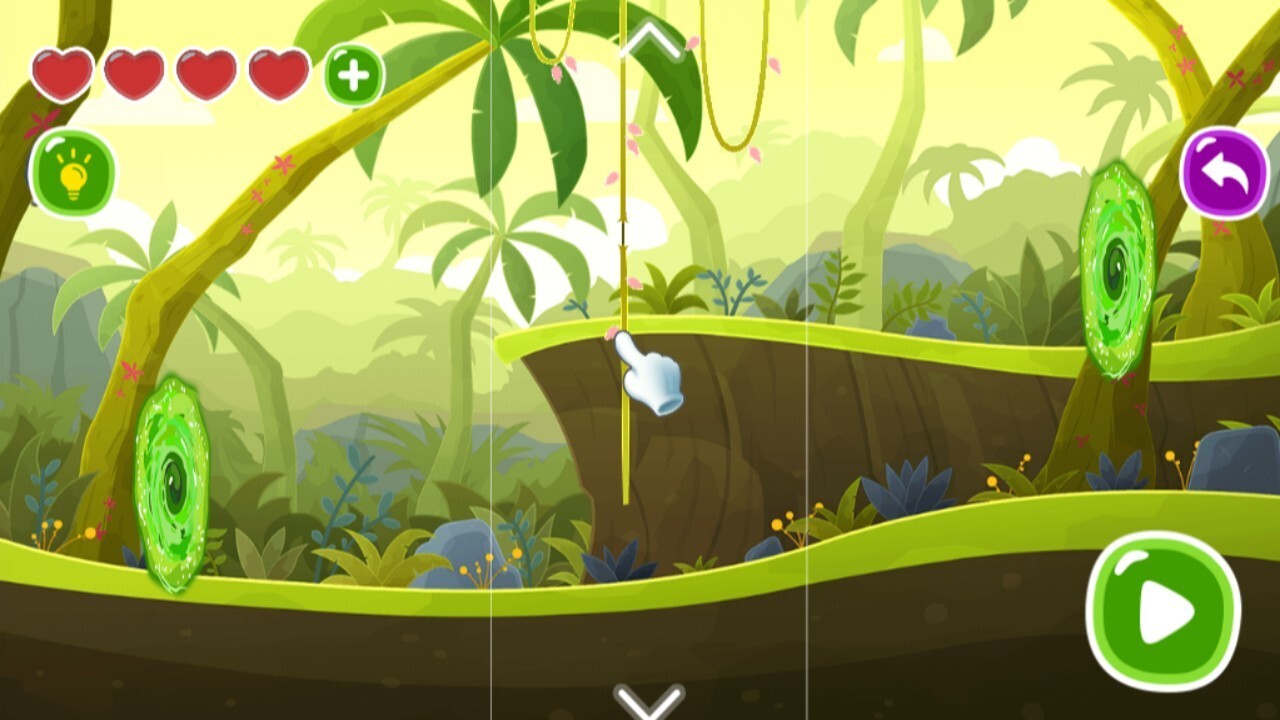Add more lives with the green plus button
Image resolution: width=1280 pixels, height=720 pixels.
click(x=354, y=75)
